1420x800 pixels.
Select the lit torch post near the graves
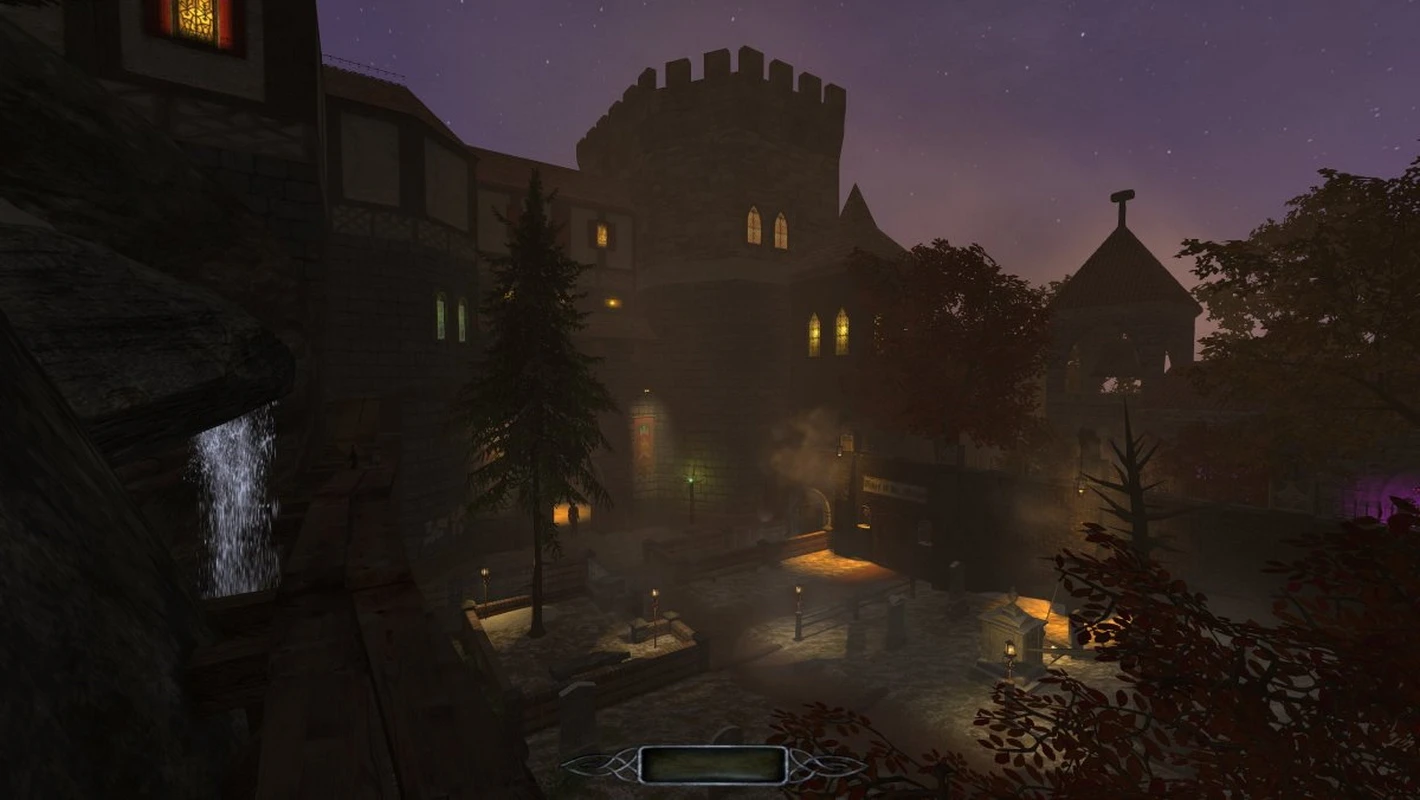(x=653, y=593)
